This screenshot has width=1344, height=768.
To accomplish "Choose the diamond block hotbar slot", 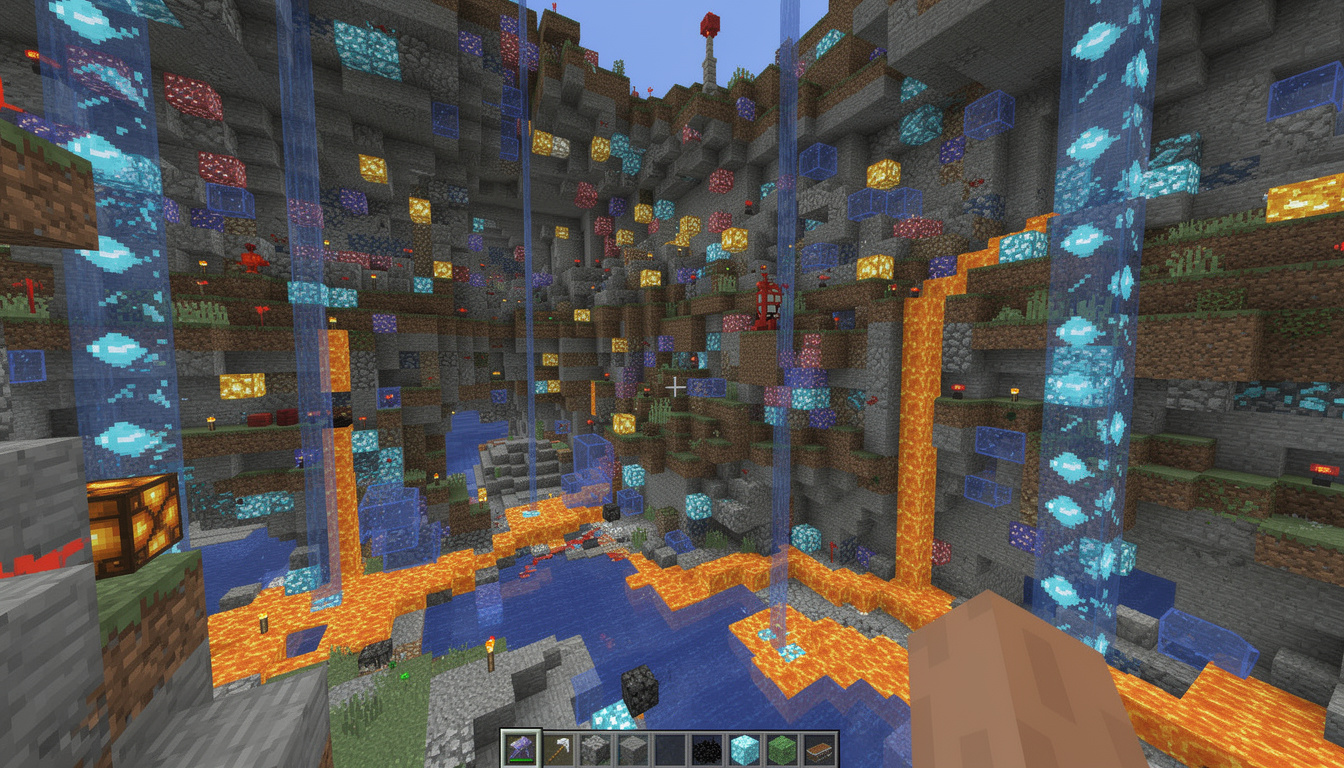I will tap(744, 749).
